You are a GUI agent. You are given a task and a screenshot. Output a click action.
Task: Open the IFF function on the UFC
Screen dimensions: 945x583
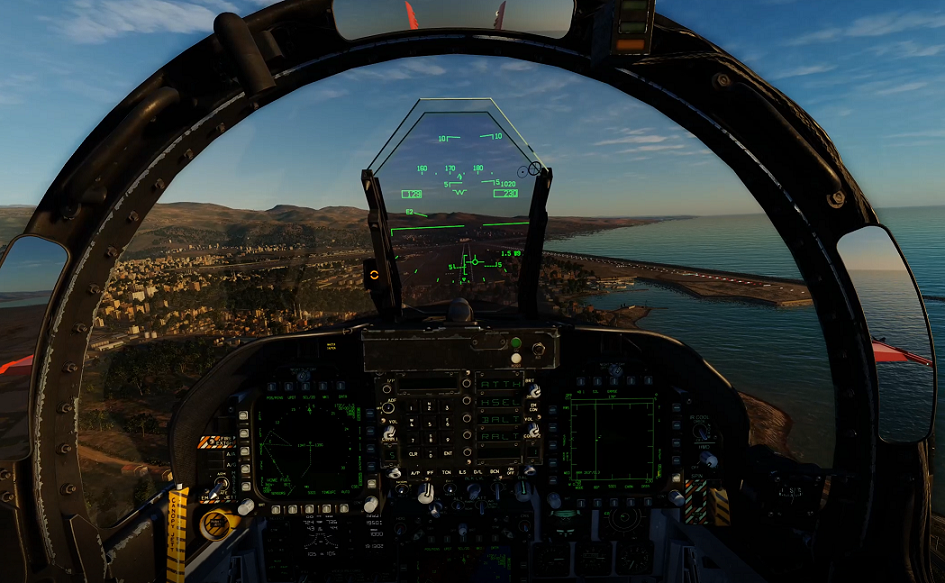coord(432,471)
